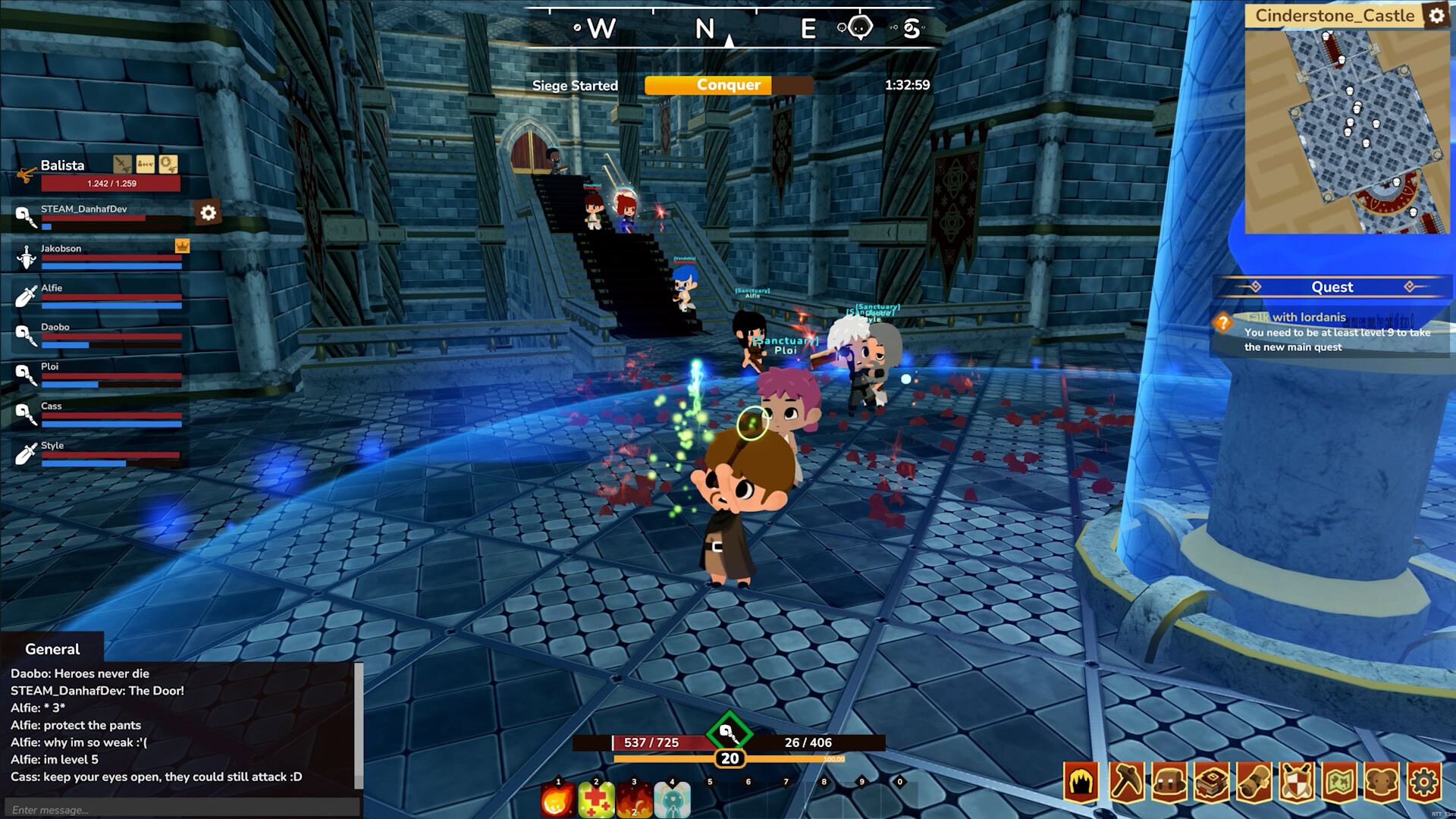This screenshot has height=819, width=1456.
Task: Toggle the sword attack mode next to Balista
Action: [122, 164]
